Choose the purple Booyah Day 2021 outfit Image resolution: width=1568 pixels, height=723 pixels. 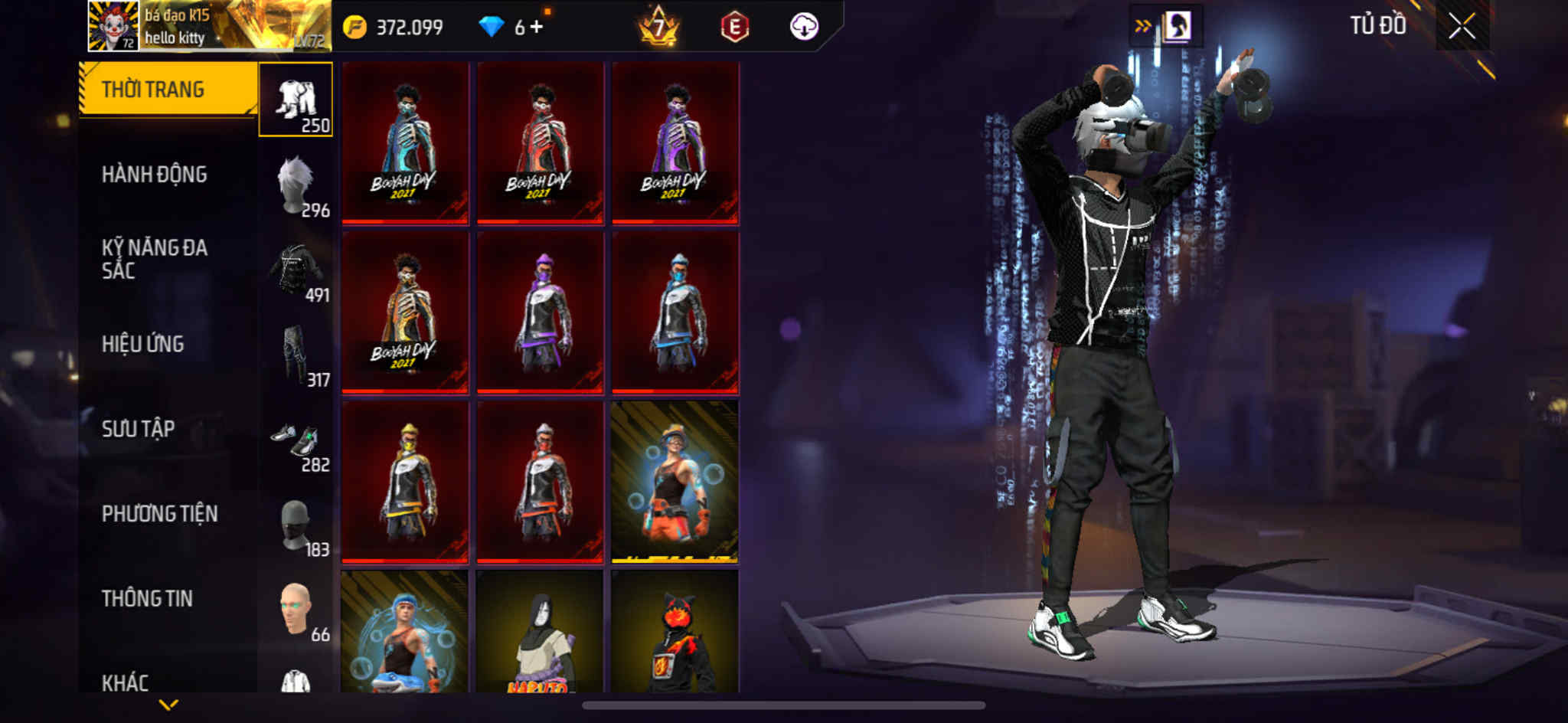[675, 143]
